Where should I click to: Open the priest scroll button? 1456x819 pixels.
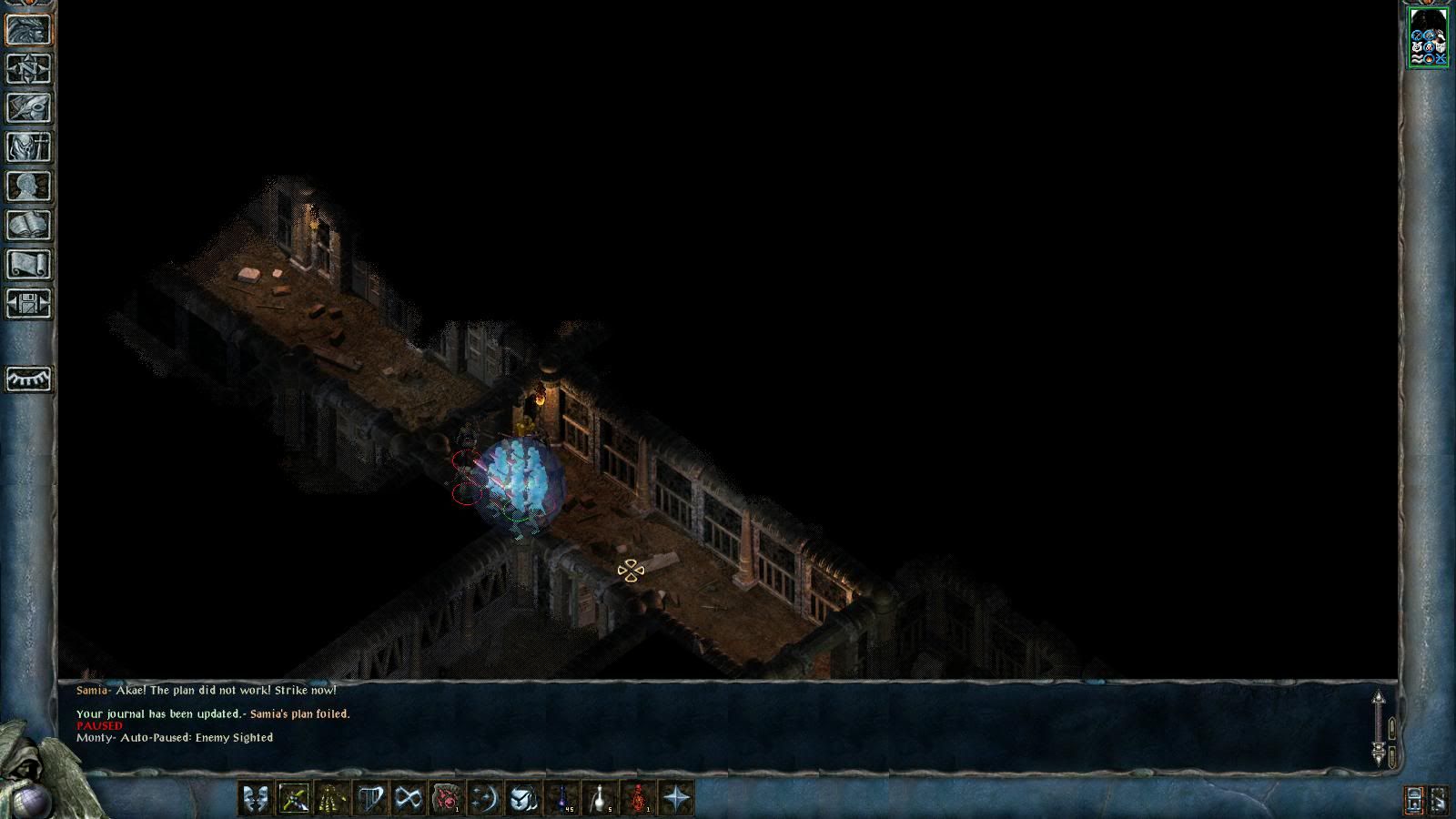tap(28, 265)
